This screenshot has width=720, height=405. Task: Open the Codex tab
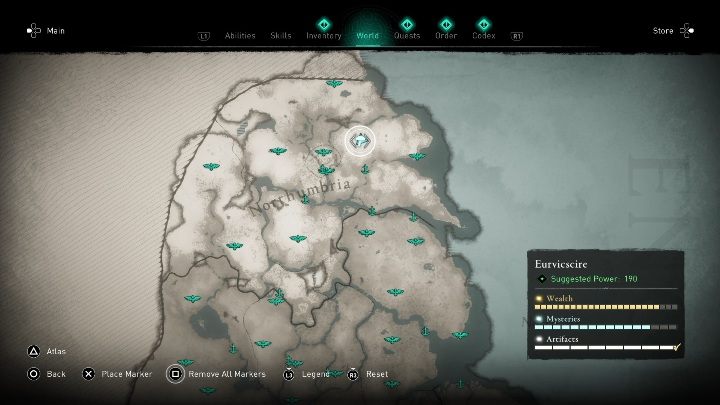[x=484, y=36]
